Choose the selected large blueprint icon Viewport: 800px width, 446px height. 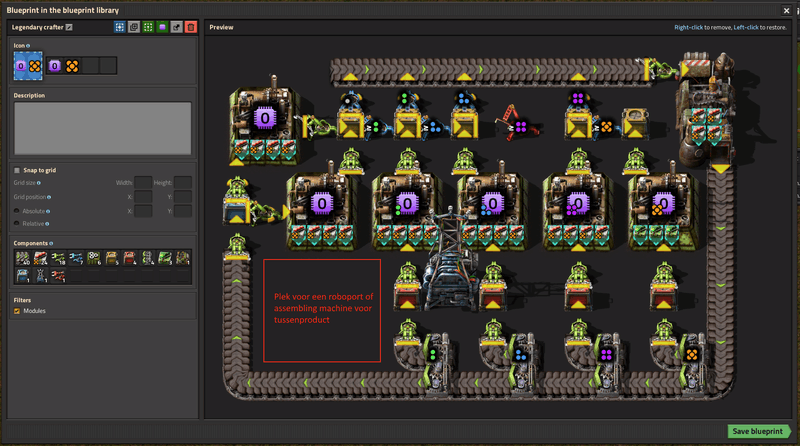(x=28, y=66)
